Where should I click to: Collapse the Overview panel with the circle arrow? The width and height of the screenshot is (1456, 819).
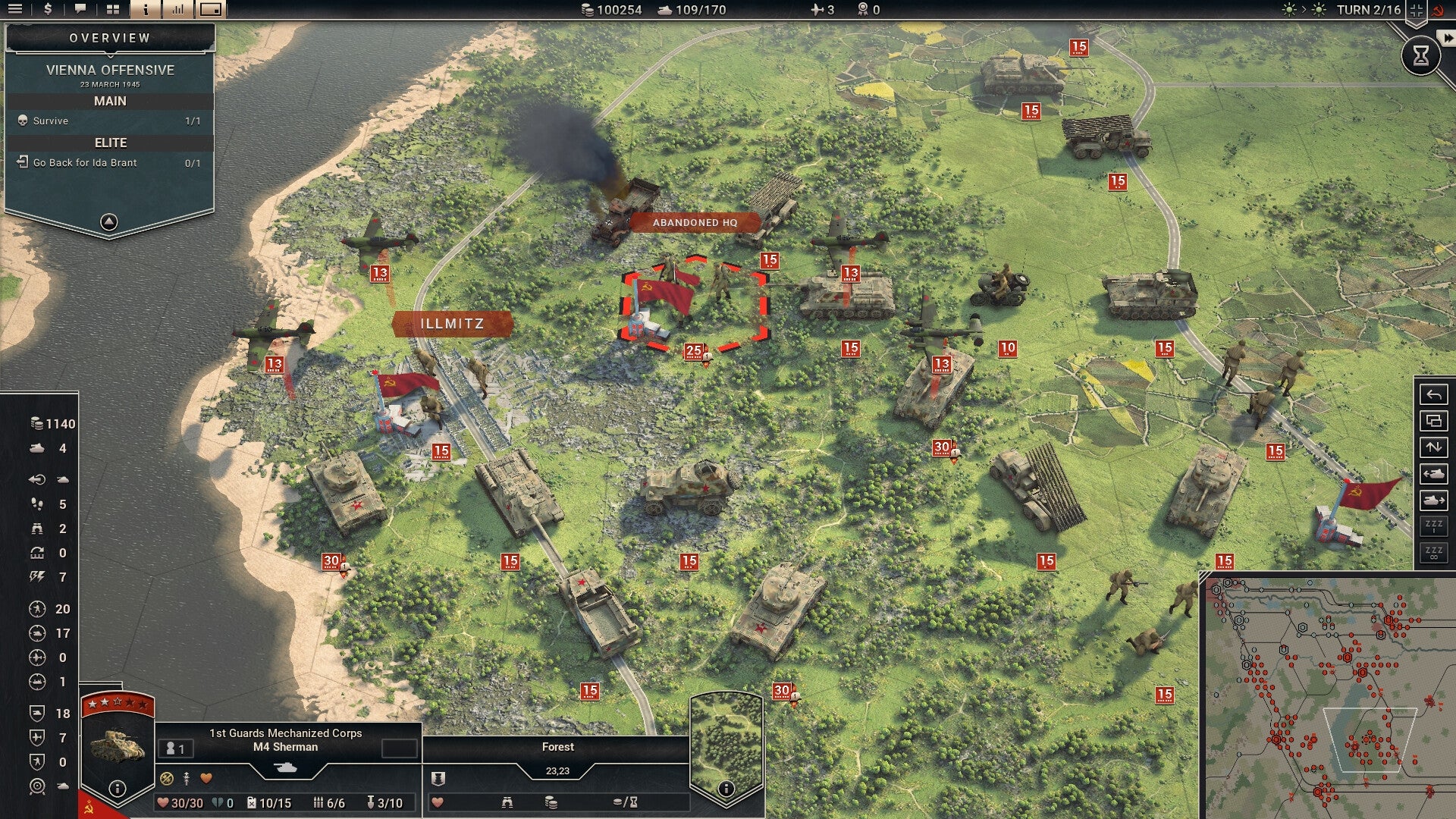[x=109, y=222]
